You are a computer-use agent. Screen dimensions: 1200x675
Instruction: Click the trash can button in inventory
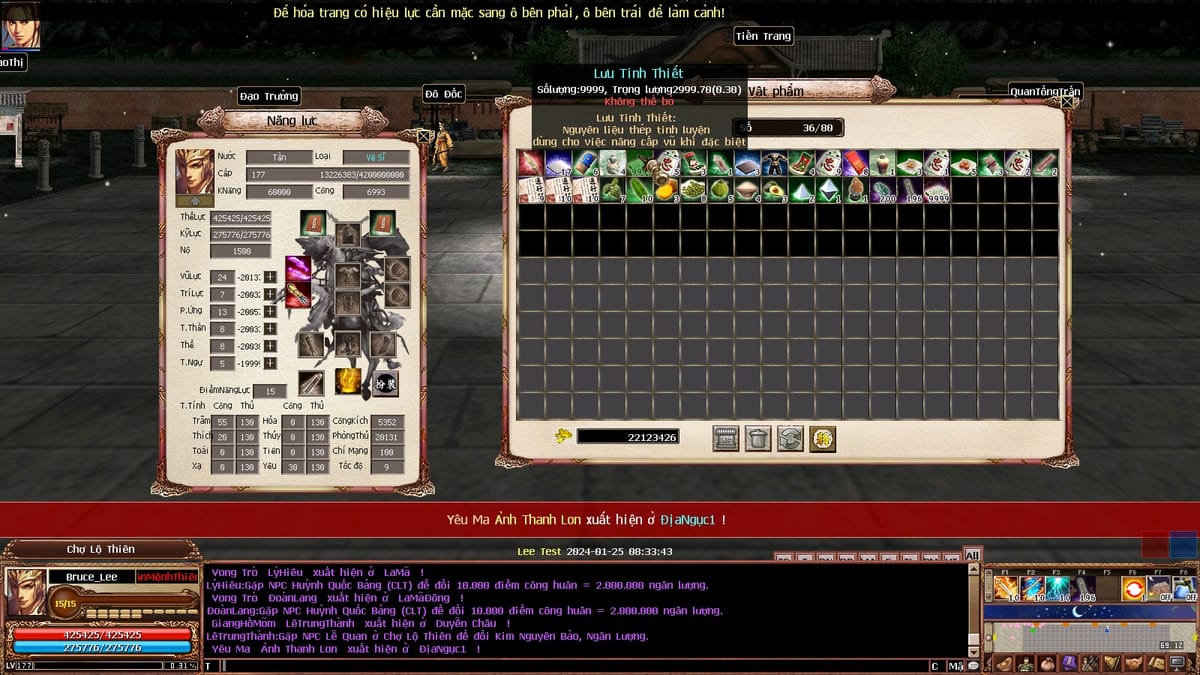click(758, 438)
